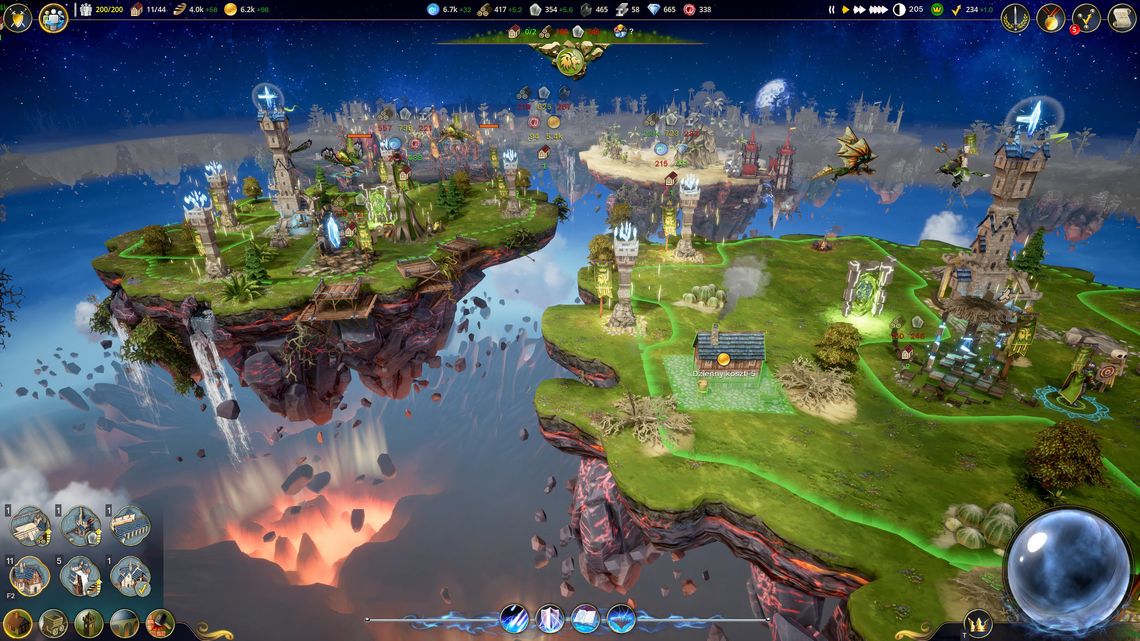Image resolution: width=1140 pixels, height=641 pixels.
Task: Cast the spellbook ability
Action: (x=586, y=618)
